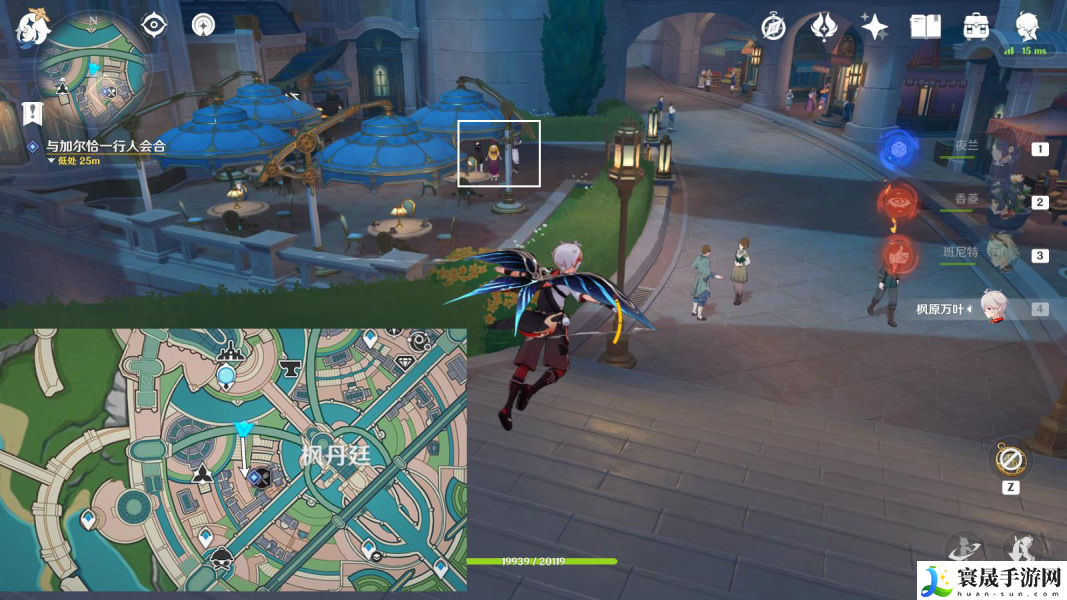Image resolution: width=1067 pixels, height=600 pixels.
Task: Activate the red fist elemental burst
Action: 899,256
